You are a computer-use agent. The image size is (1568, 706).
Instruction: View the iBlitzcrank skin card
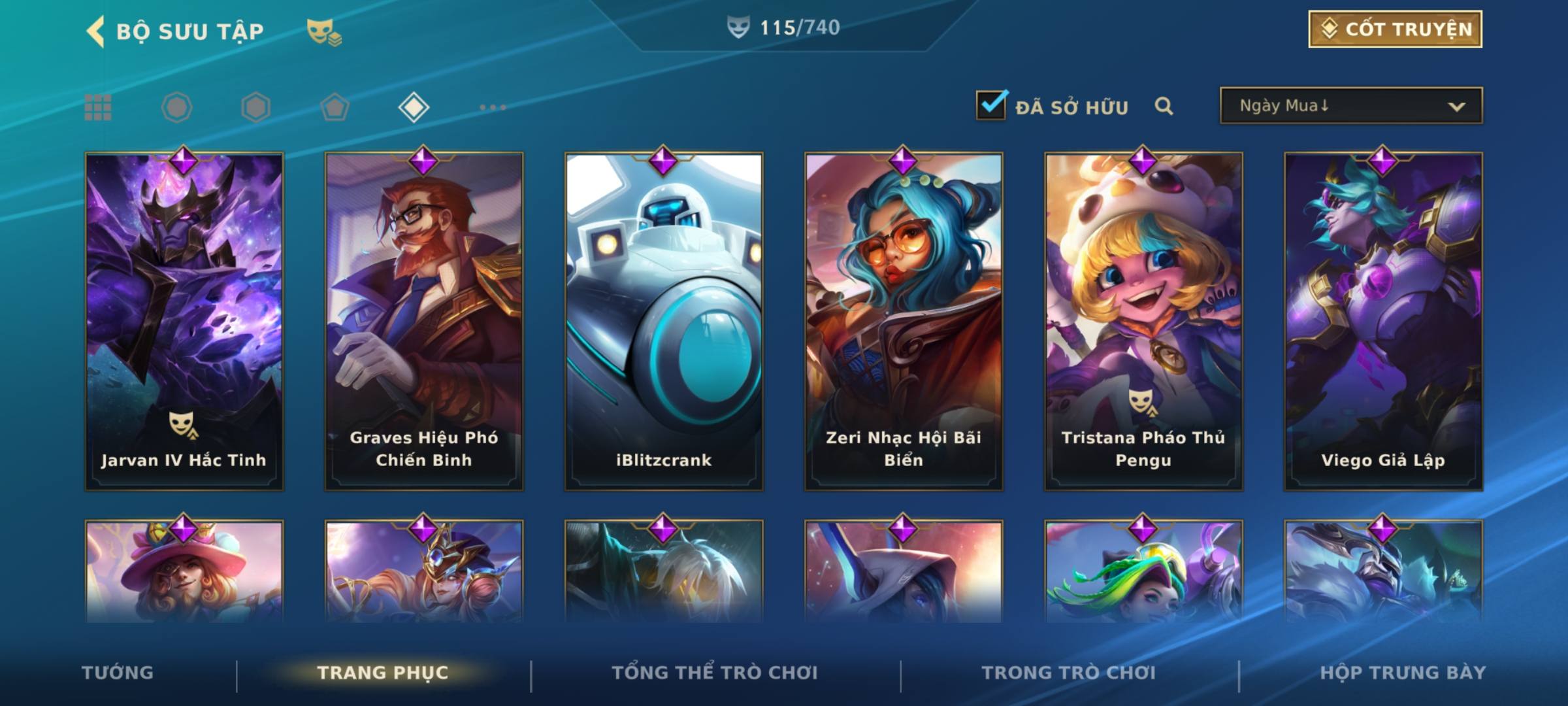[664, 322]
